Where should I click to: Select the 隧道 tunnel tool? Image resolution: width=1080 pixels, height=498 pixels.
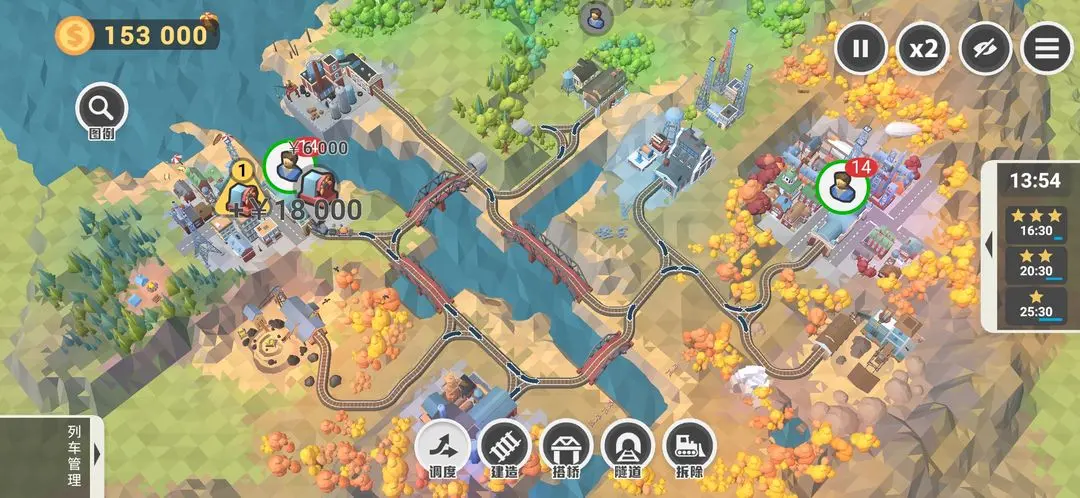(628, 445)
